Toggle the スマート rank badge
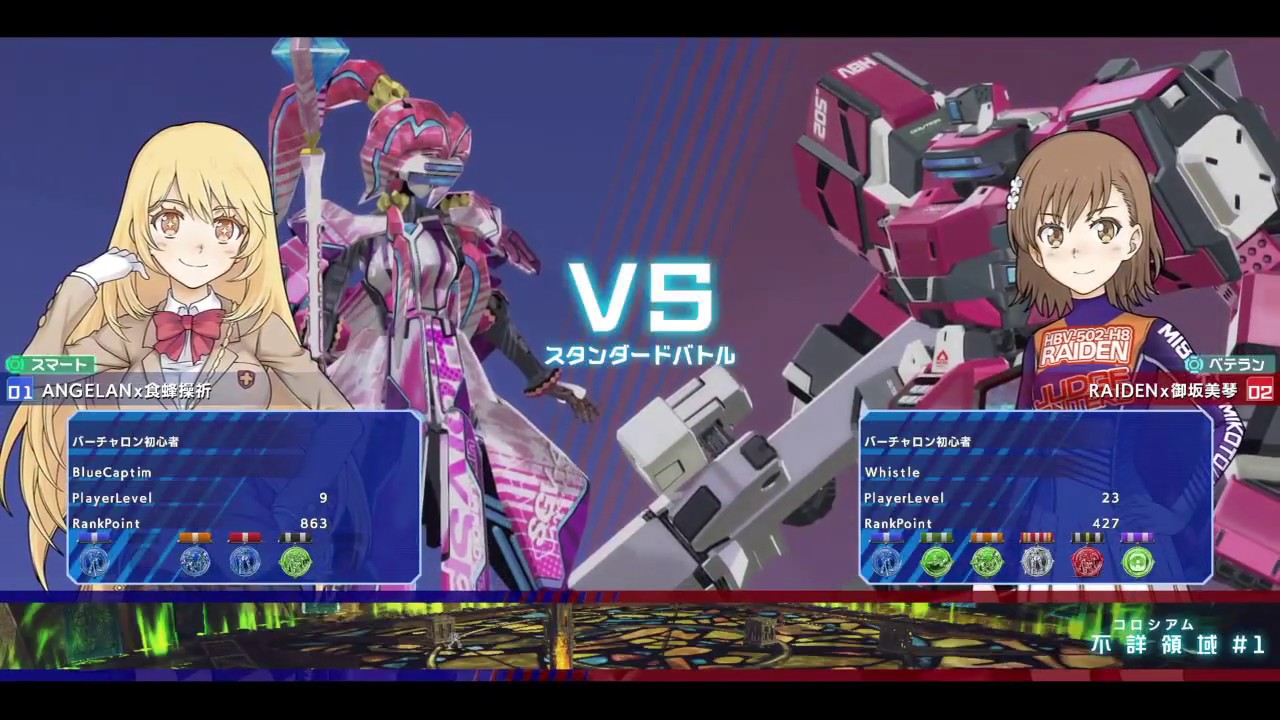 [x=45, y=365]
